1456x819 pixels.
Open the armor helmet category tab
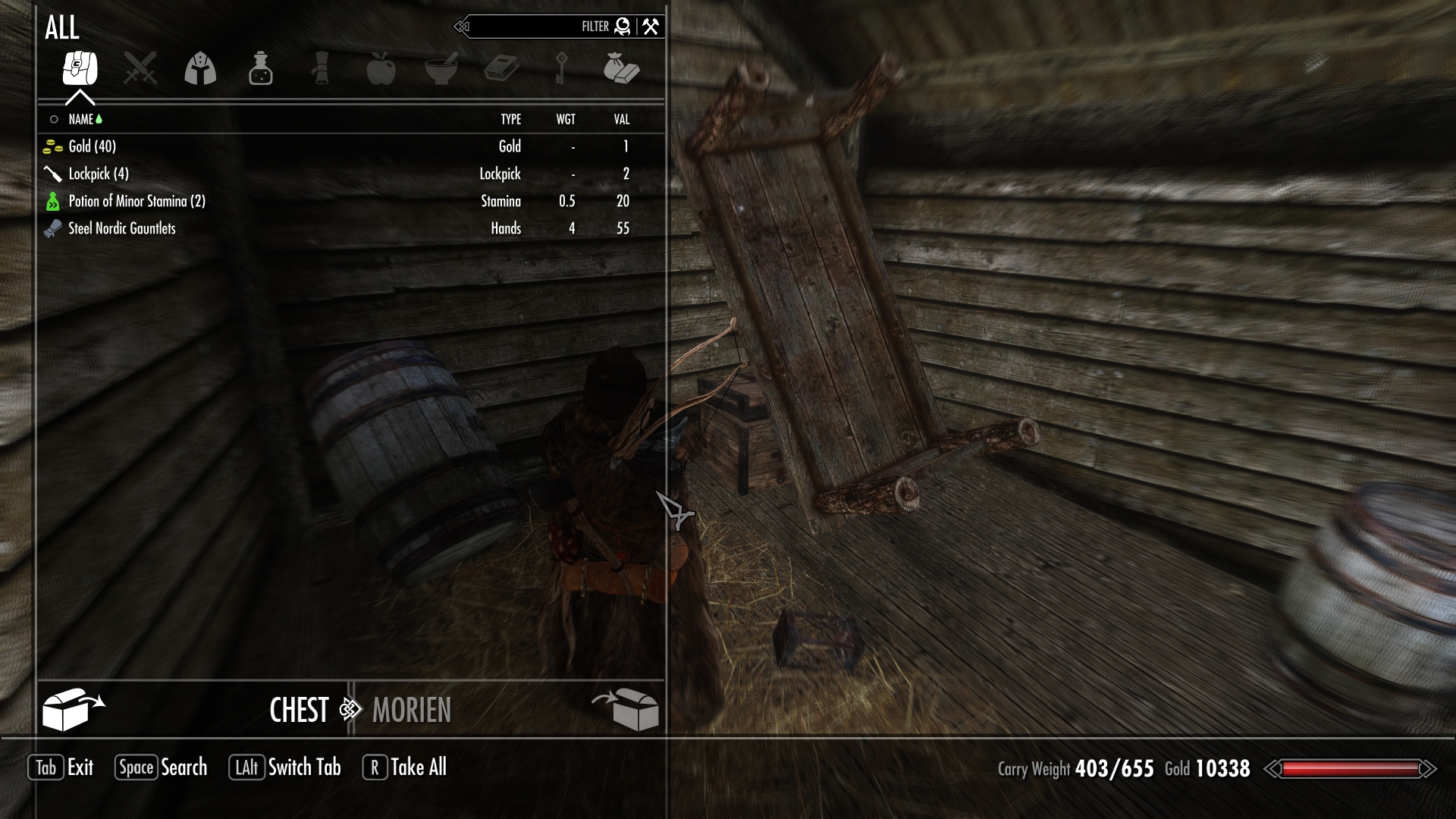click(x=200, y=69)
